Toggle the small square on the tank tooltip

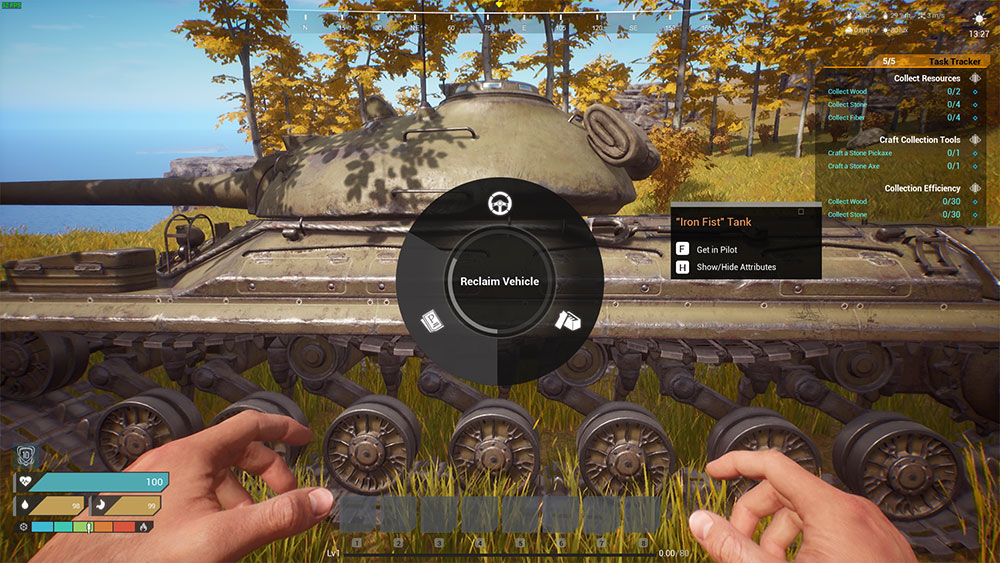coord(801,212)
